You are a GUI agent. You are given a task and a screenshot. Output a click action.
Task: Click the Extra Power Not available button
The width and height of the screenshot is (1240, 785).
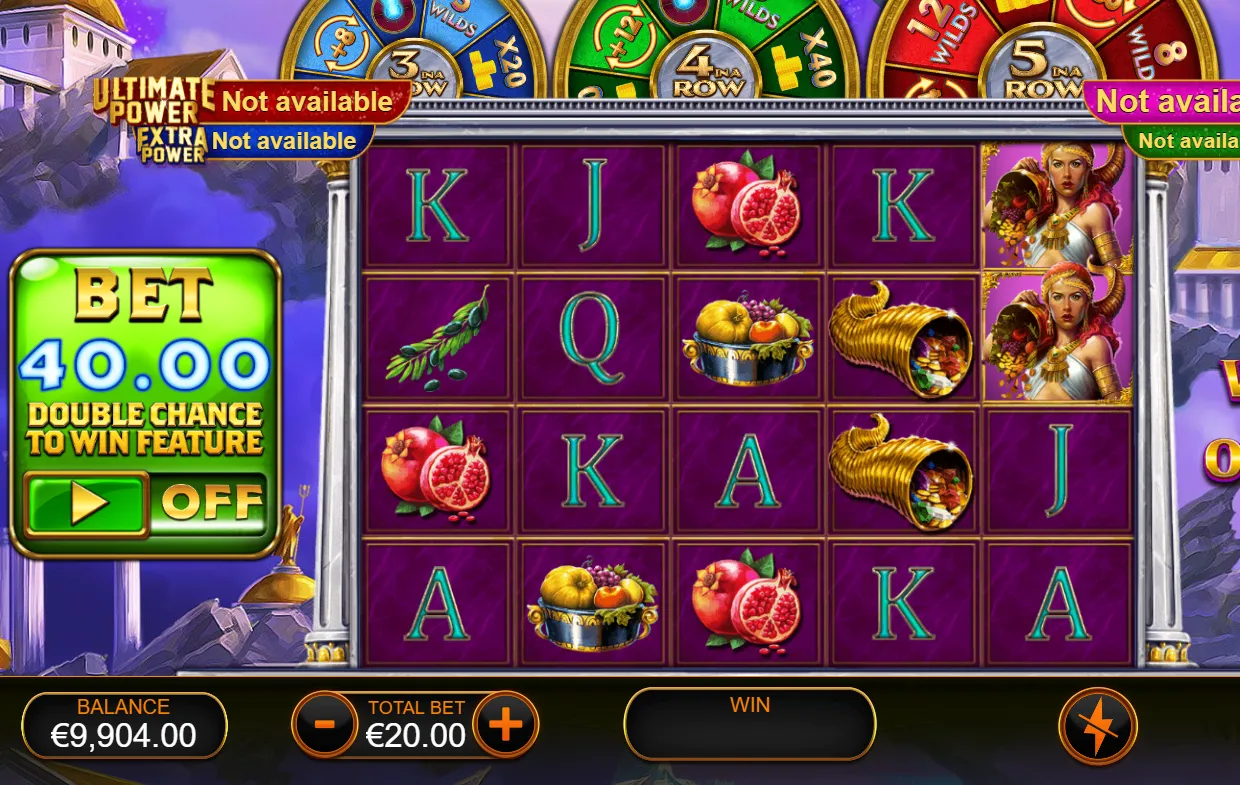tap(284, 141)
